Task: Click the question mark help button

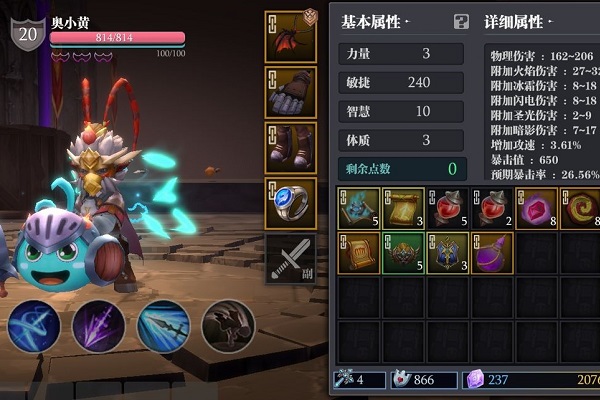Action: (461, 21)
